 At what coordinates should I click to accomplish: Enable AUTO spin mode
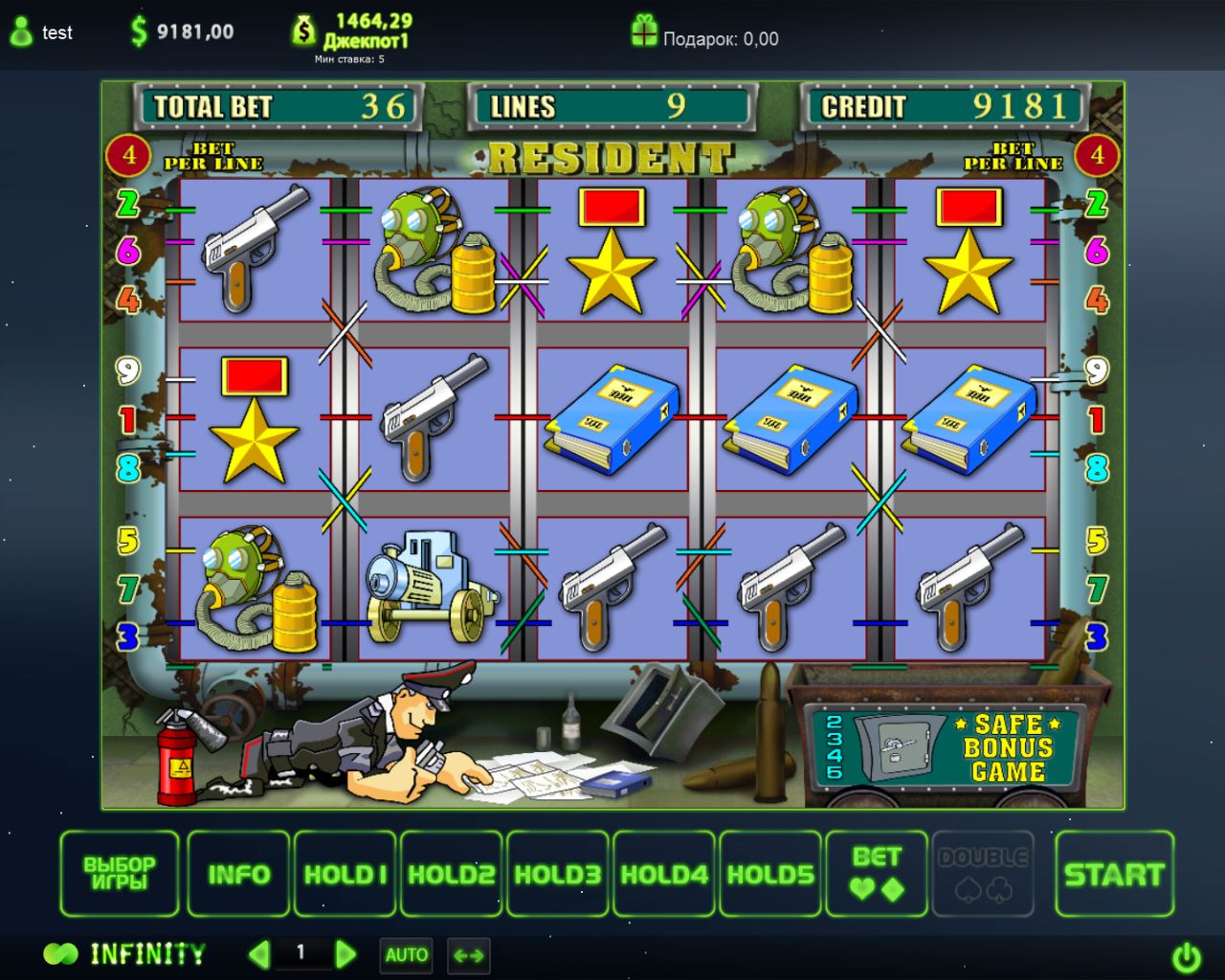pyautogui.click(x=407, y=954)
